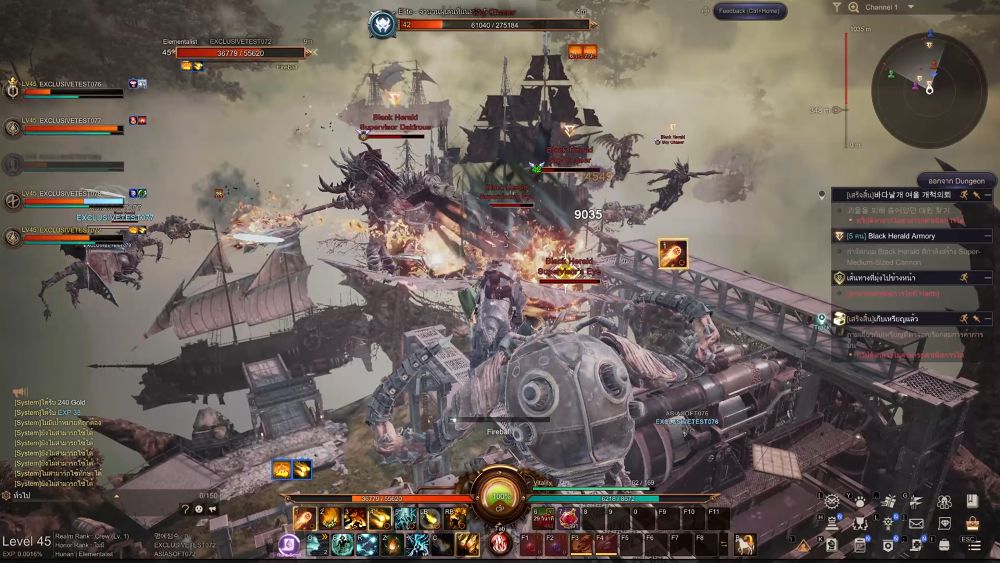Use the red health potion in slot 7
The width and height of the screenshot is (1000, 563).
[x=568, y=518]
